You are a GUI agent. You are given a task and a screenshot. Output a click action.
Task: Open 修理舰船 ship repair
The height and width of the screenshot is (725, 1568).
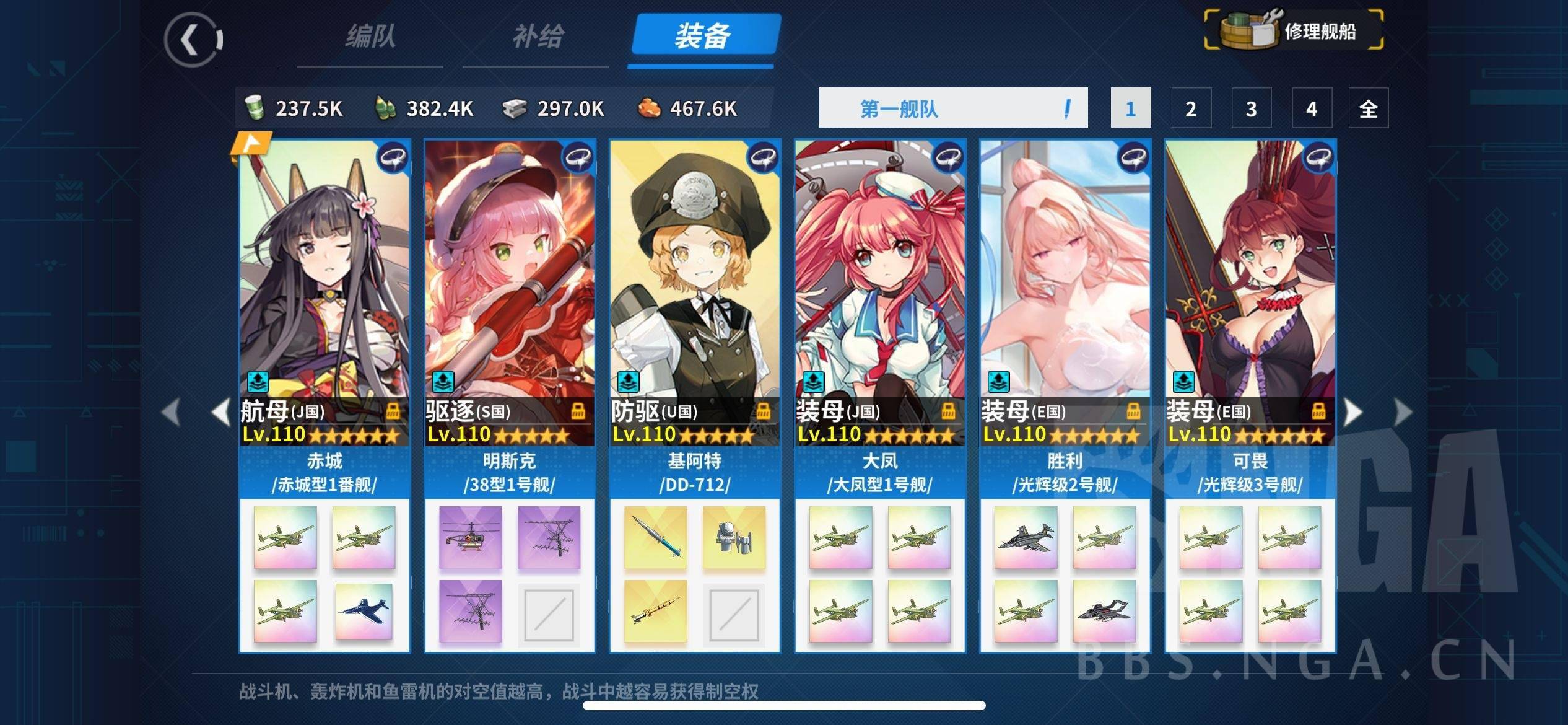click(x=1294, y=30)
